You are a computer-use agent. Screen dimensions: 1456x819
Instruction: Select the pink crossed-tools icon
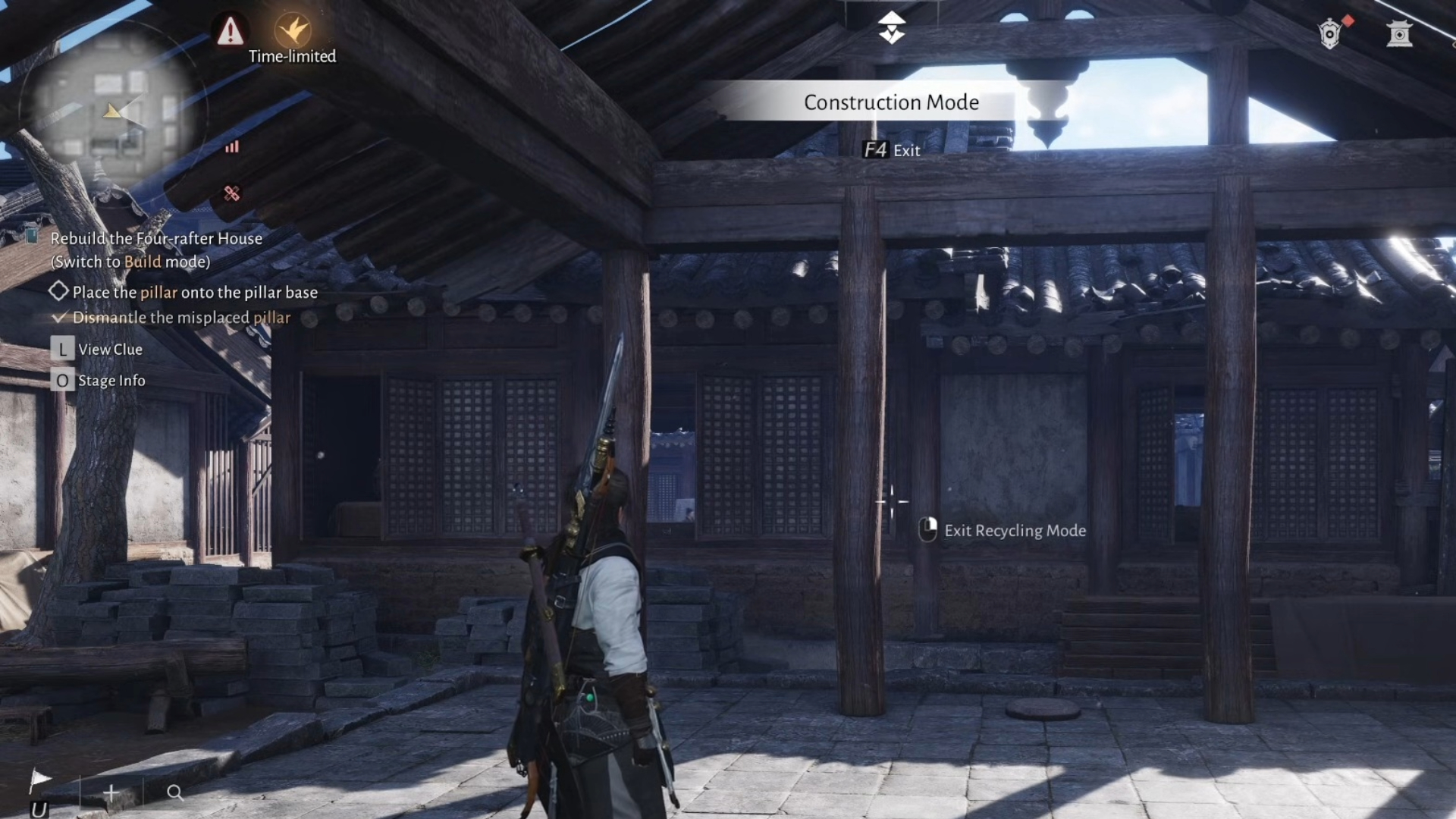232,193
